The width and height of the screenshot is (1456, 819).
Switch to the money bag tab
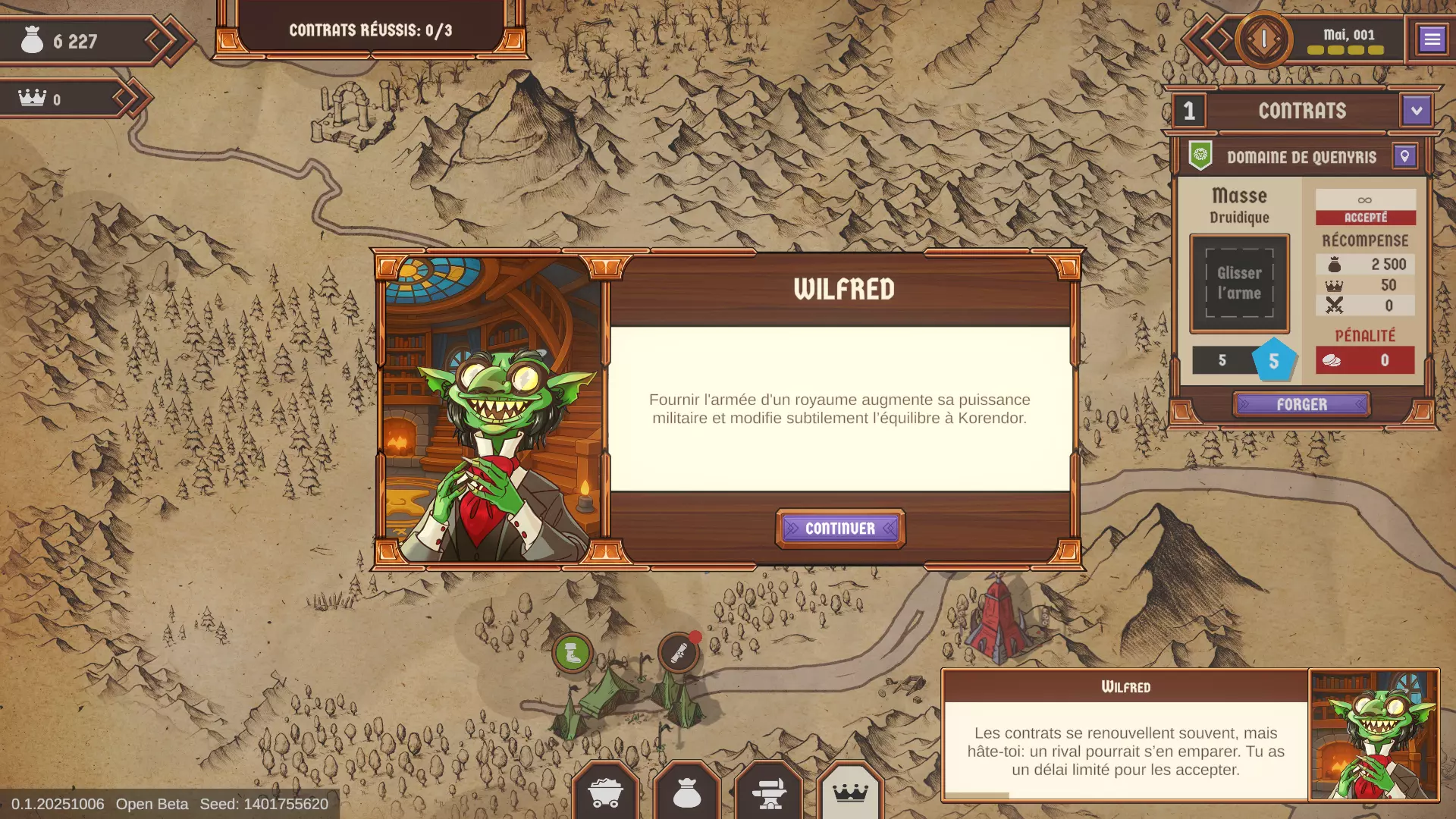(687, 793)
